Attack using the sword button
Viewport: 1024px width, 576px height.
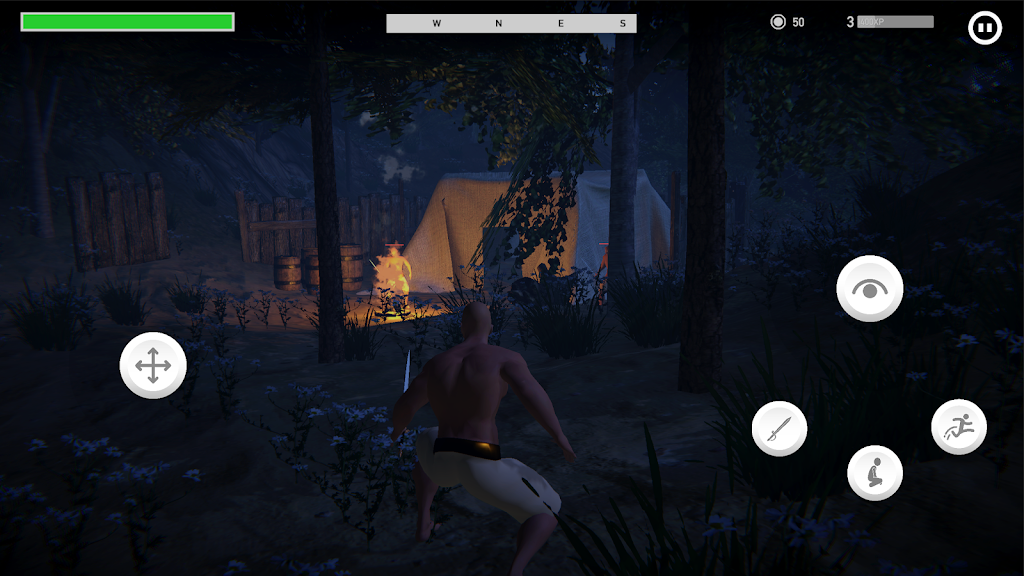[779, 429]
